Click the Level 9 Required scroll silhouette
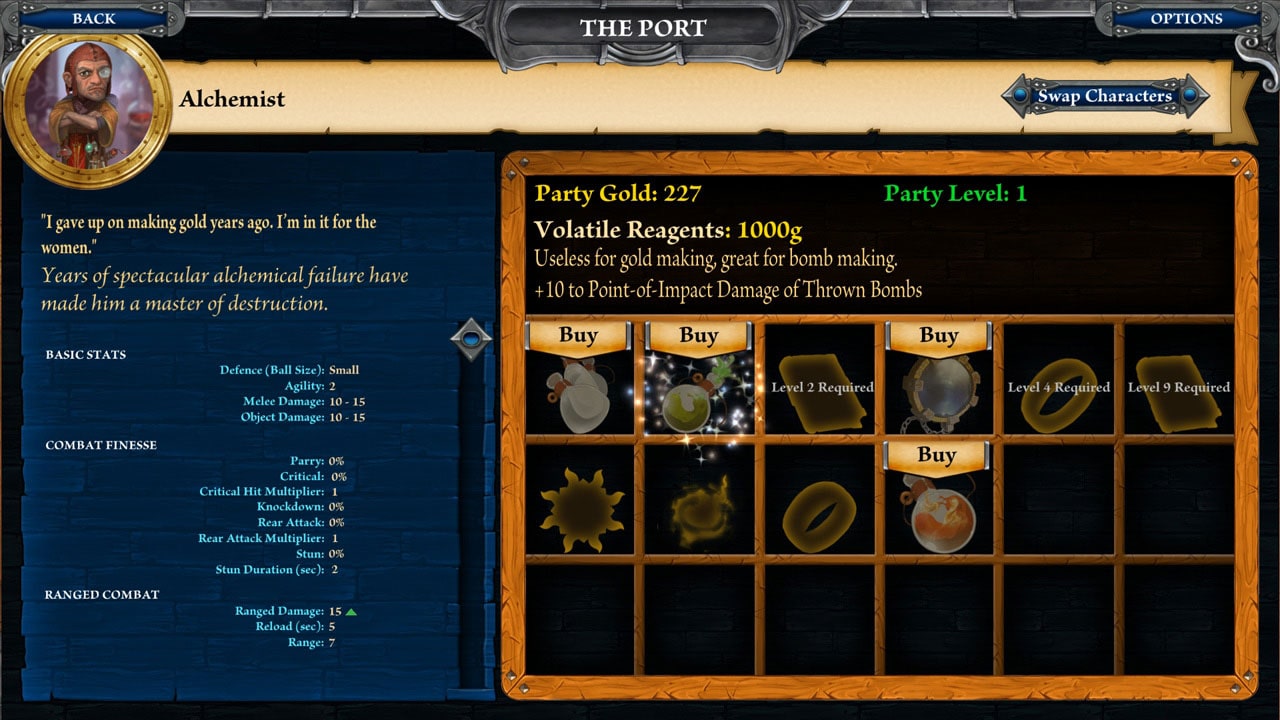1280x720 pixels. click(x=1178, y=390)
